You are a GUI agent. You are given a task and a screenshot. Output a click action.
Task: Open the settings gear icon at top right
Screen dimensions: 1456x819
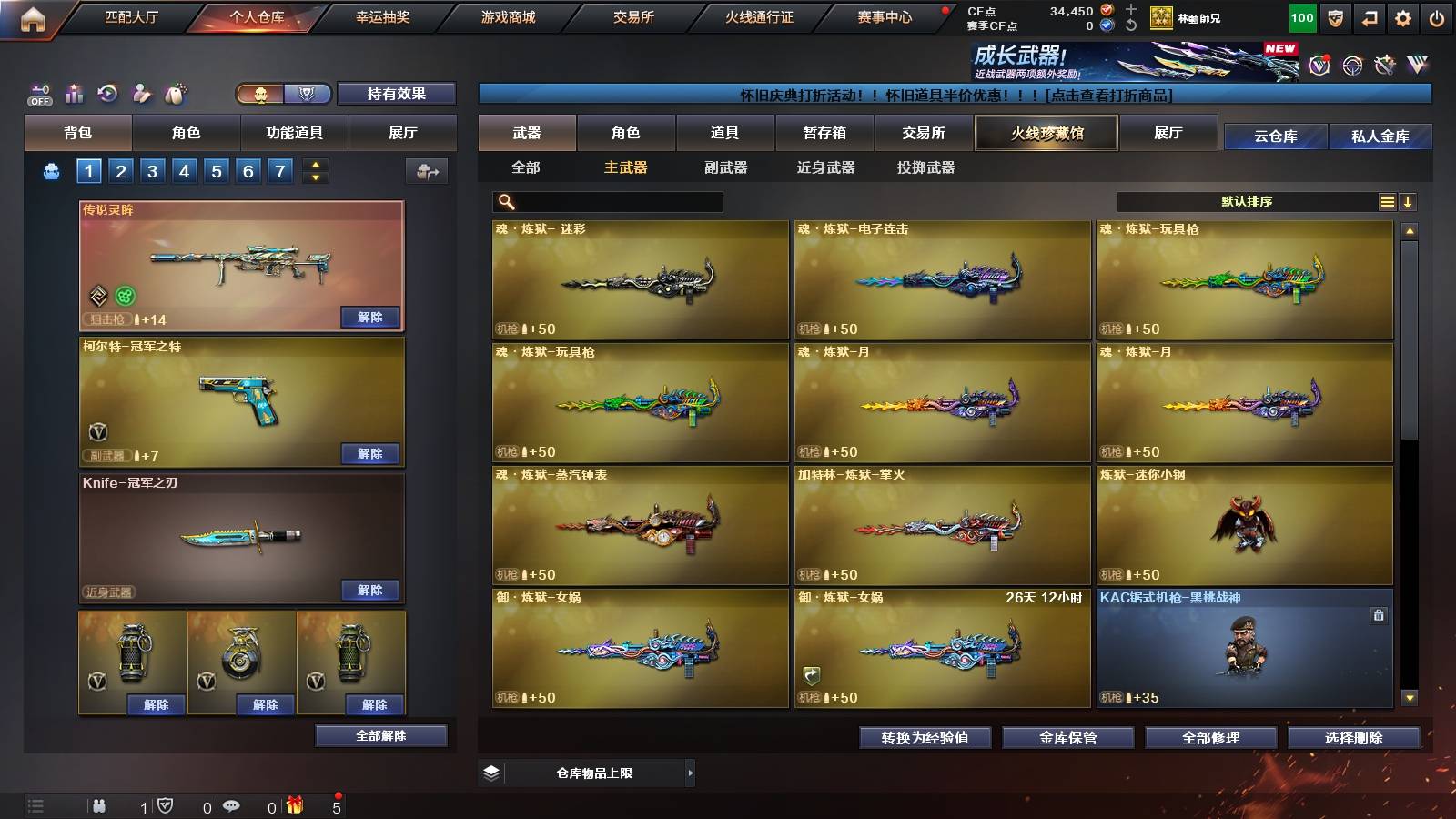click(x=1403, y=16)
